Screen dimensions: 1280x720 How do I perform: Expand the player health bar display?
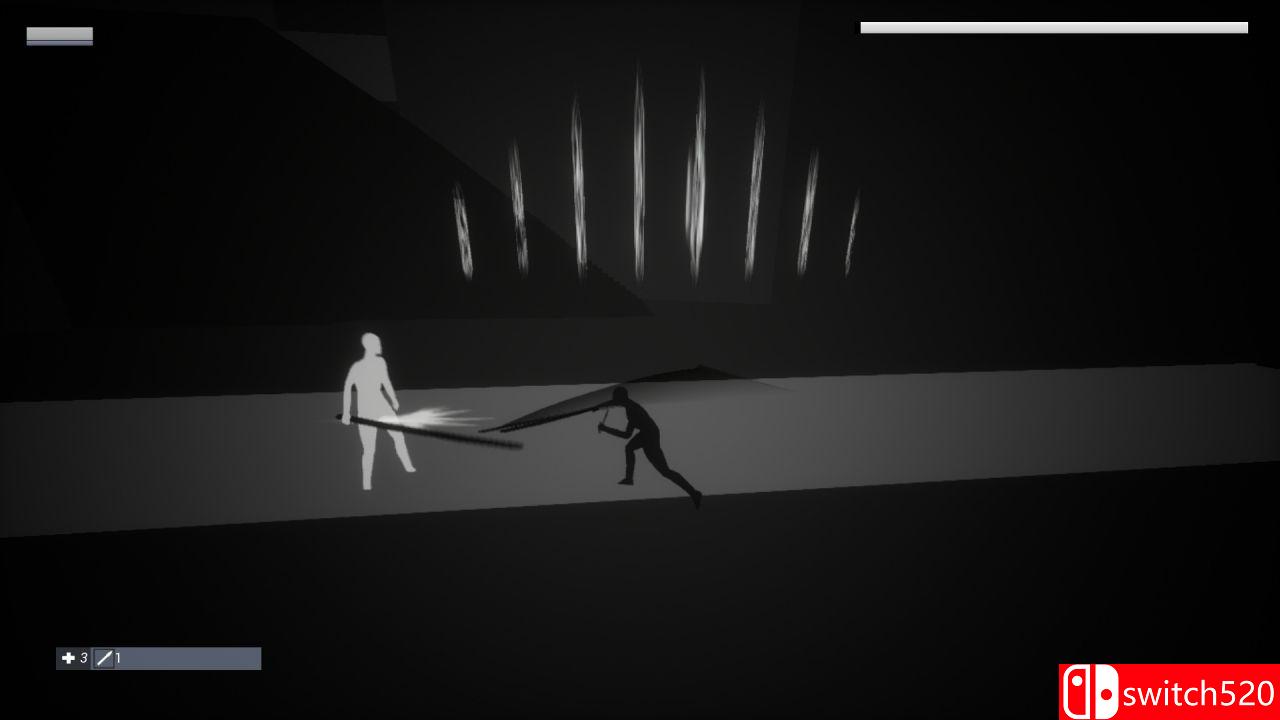pyautogui.click(x=59, y=36)
